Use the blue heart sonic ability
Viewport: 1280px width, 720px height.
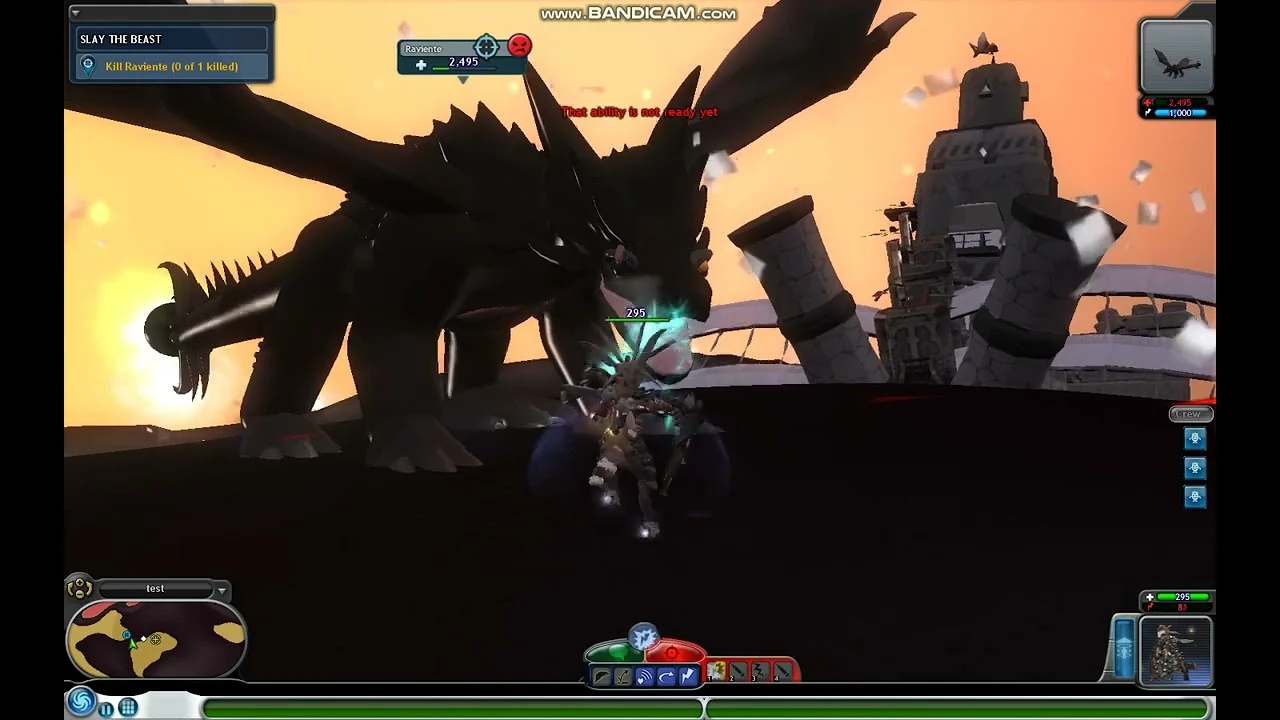643,674
